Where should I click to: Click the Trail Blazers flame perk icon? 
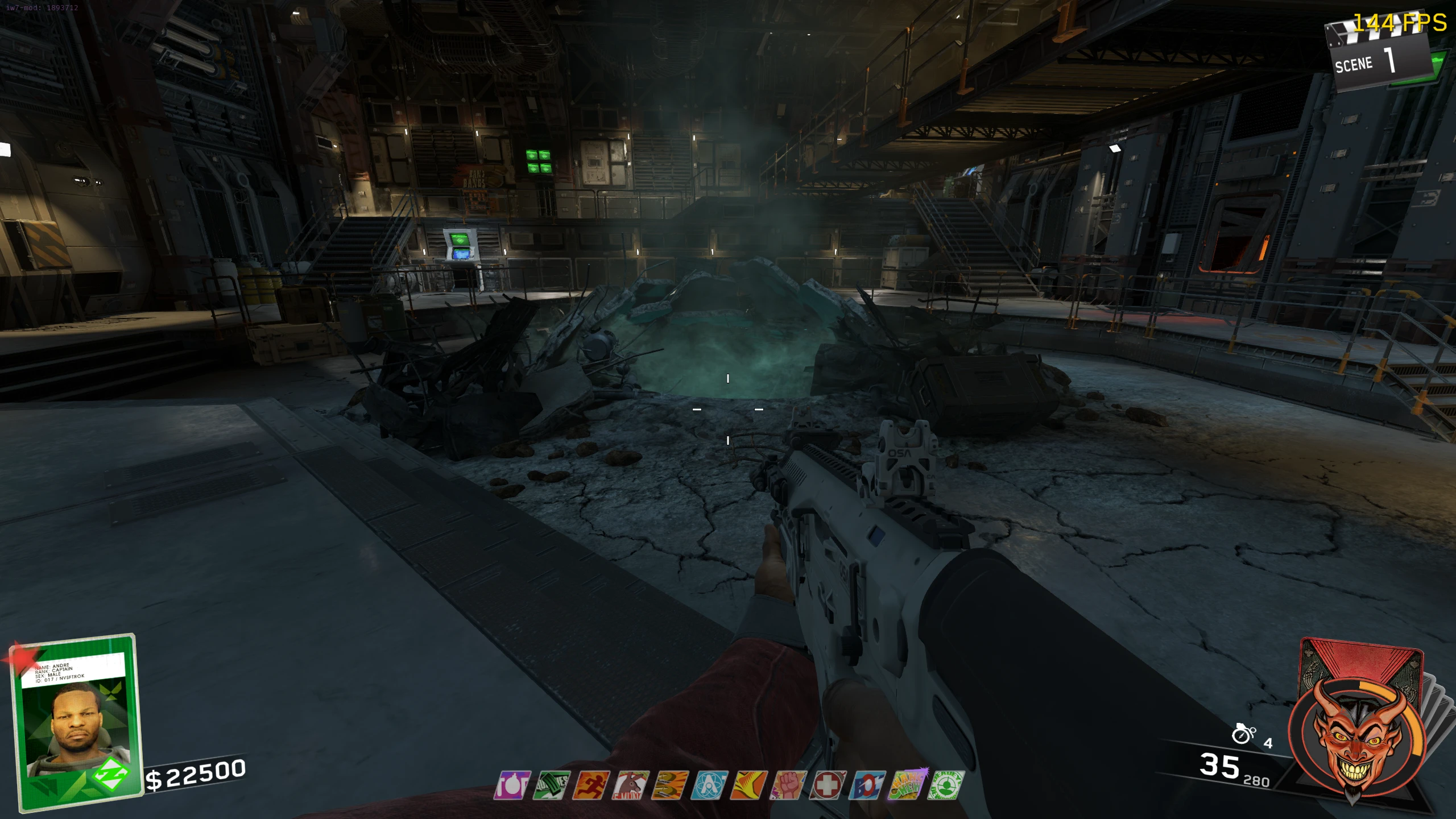749,785
